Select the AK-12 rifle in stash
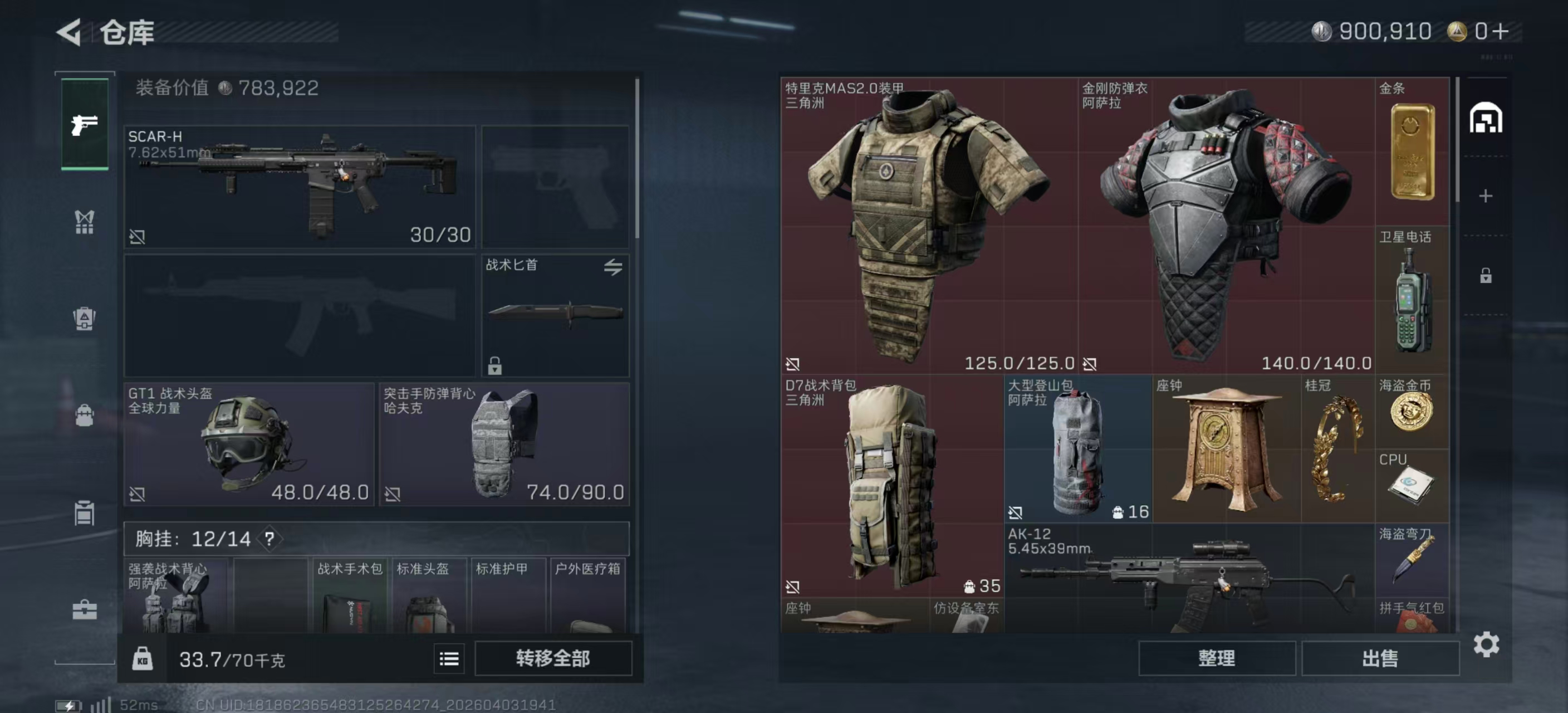Screen dimensions: 1568x713 click(1188, 578)
